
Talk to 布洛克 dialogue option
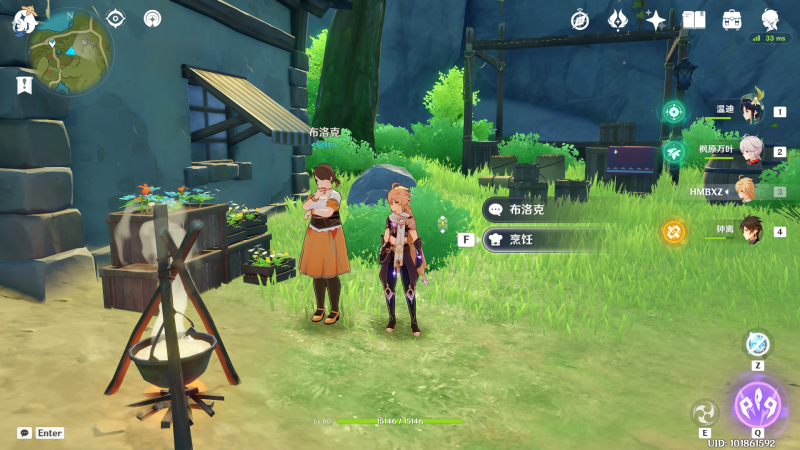543,210
